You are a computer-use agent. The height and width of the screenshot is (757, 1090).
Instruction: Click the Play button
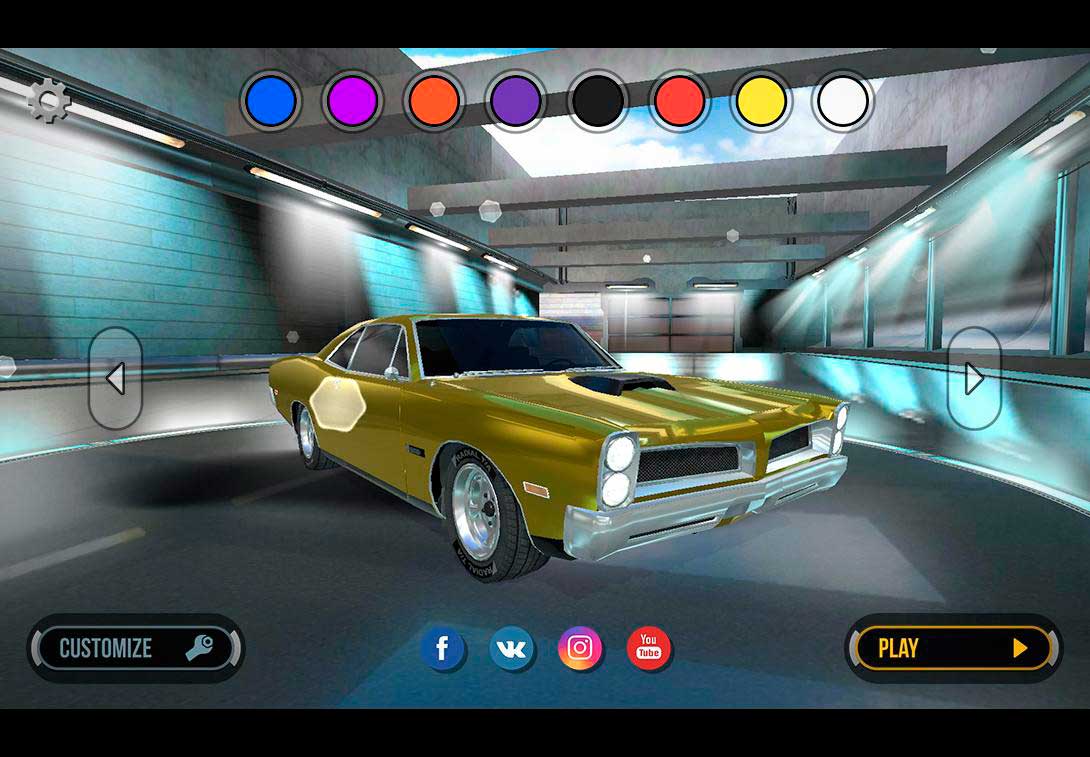[x=953, y=648]
